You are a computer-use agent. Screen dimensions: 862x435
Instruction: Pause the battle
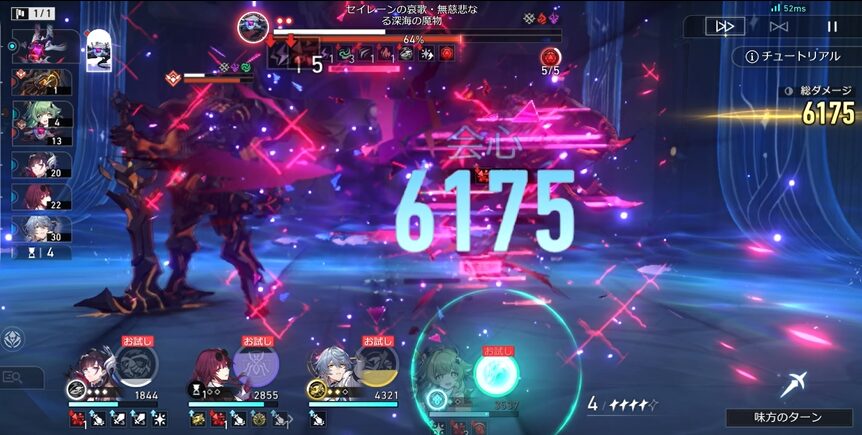coord(832,27)
